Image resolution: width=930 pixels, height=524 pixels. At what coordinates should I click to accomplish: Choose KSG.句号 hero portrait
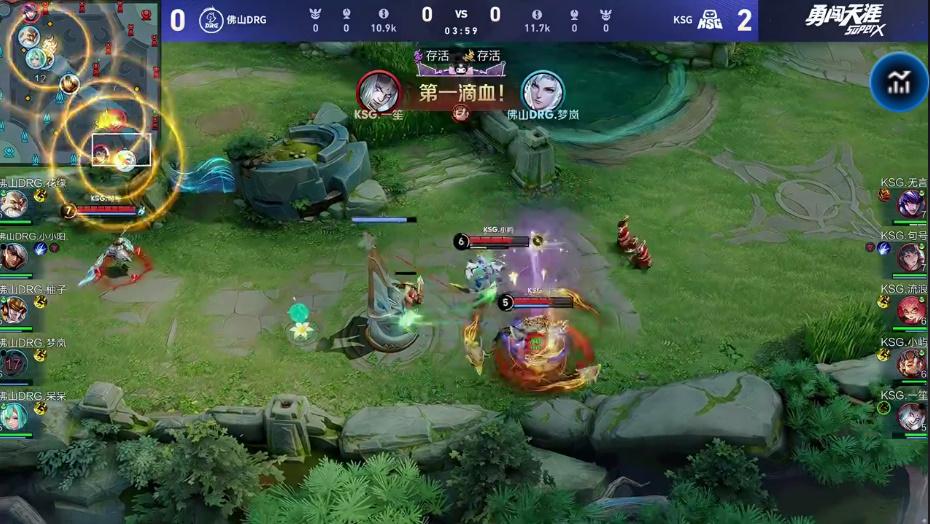pos(911,257)
